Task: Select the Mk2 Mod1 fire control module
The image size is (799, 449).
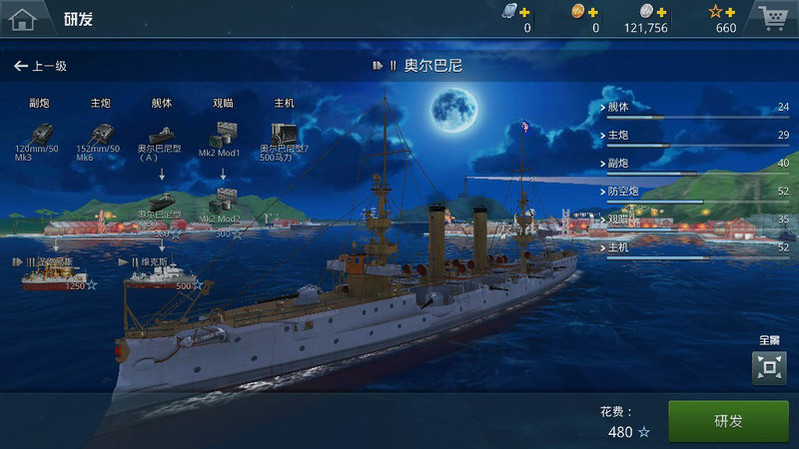Action: point(223,136)
